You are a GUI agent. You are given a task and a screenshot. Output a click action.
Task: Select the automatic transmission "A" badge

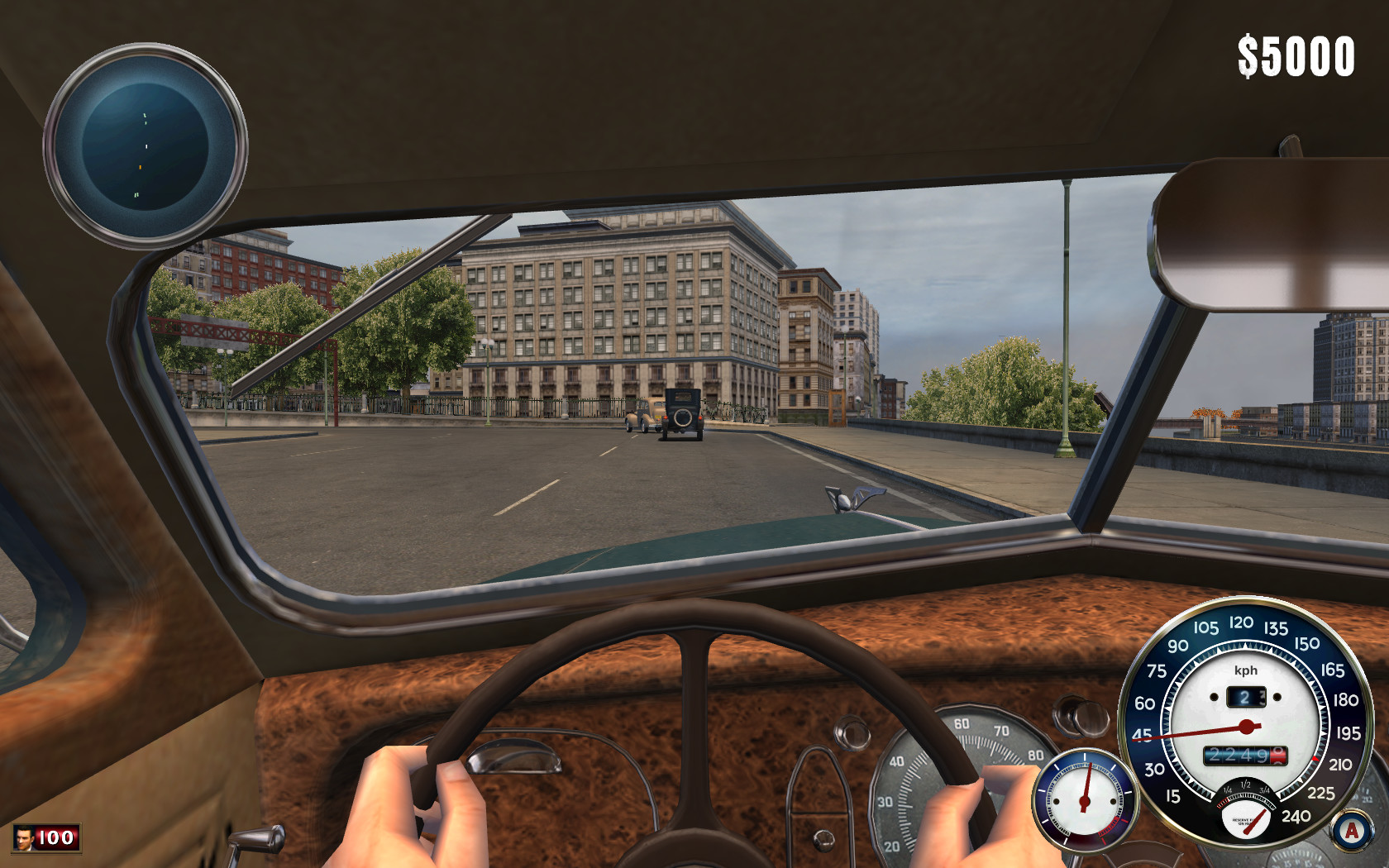coord(1352,831)
